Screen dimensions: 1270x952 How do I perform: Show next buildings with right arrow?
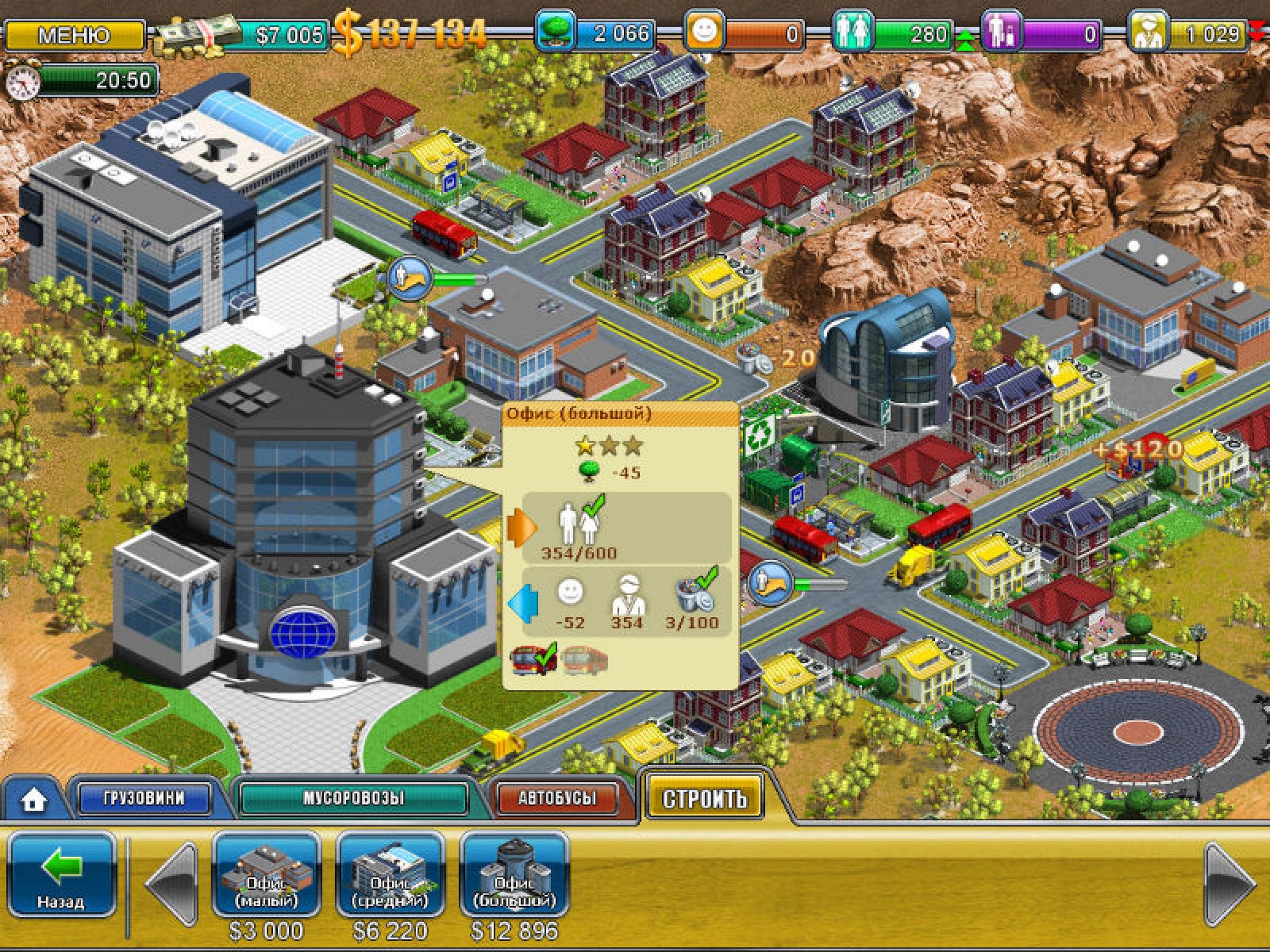point(1229,882)
